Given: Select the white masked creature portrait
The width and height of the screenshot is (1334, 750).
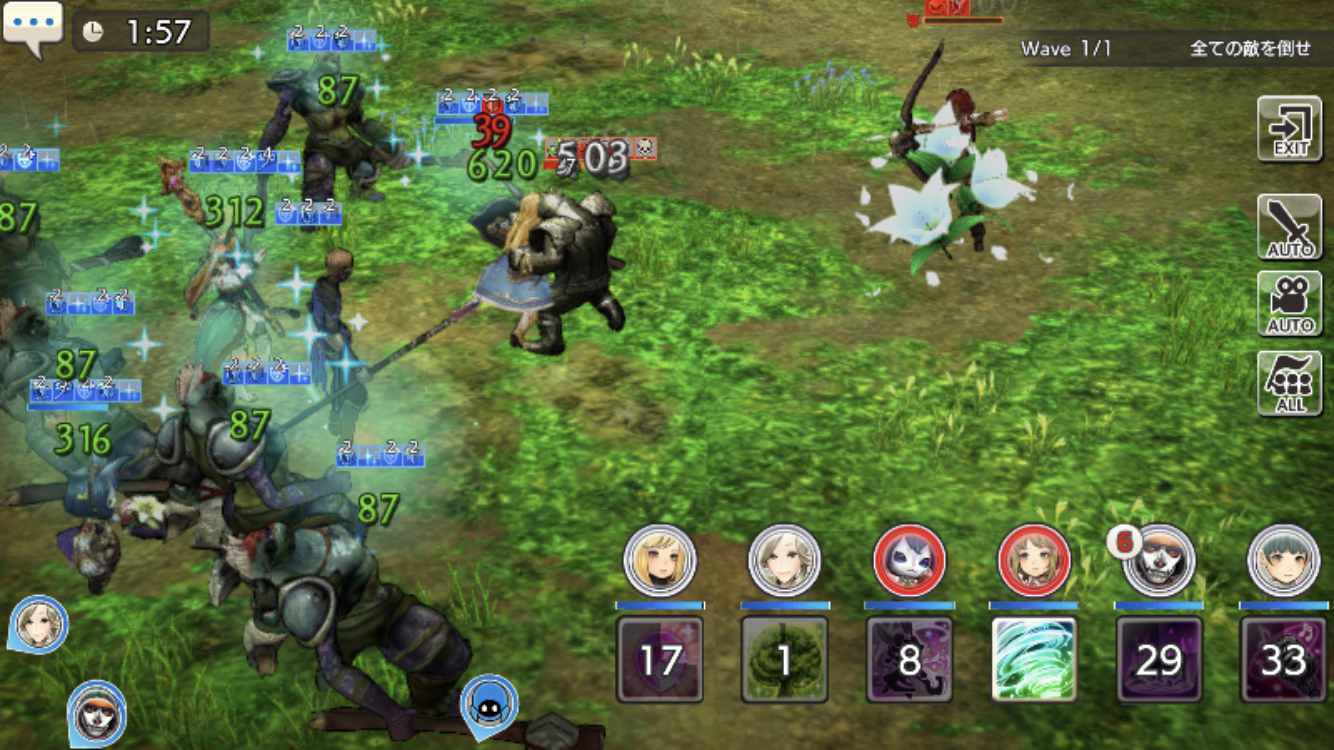Looking at the screenshot, I should pyautogui.click(x=909, y=561).
